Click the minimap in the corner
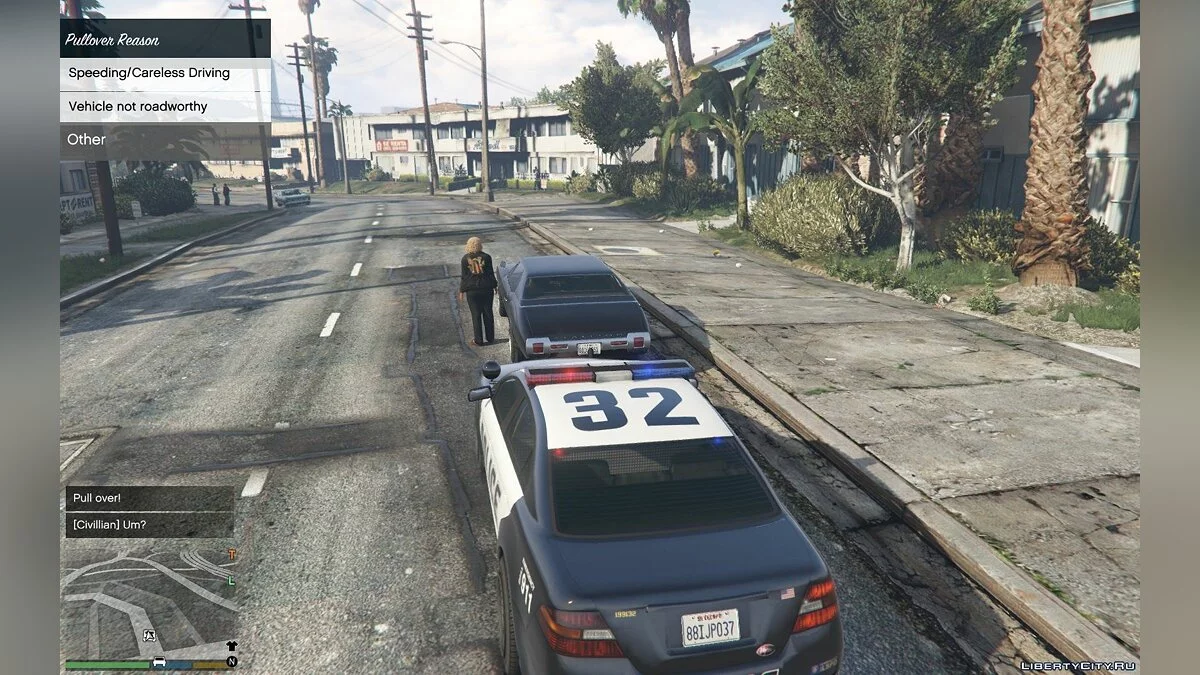The height and width of the screenshot is (675, 1200). pyautogui.click(x=150, y=598)
